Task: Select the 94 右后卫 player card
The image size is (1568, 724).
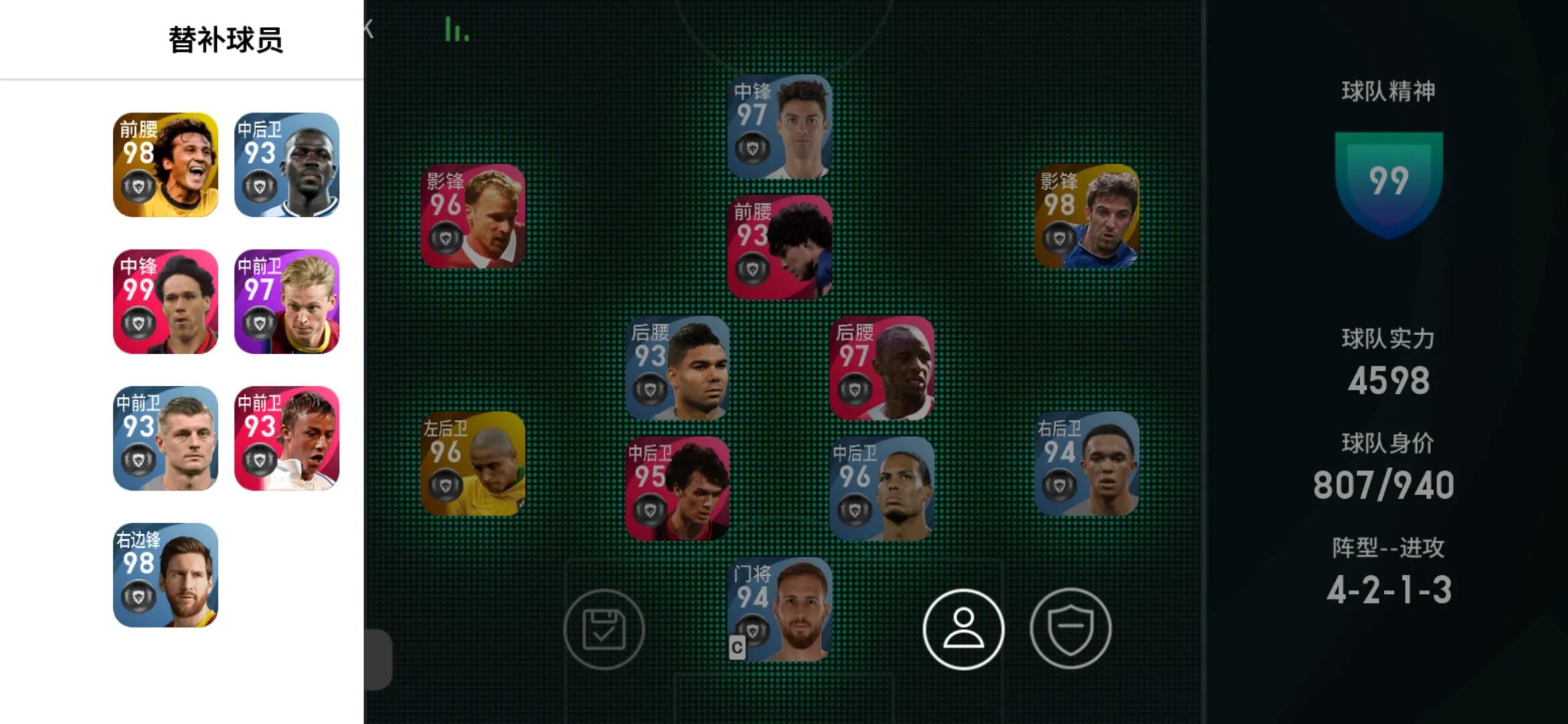Action: [1086, 464]
